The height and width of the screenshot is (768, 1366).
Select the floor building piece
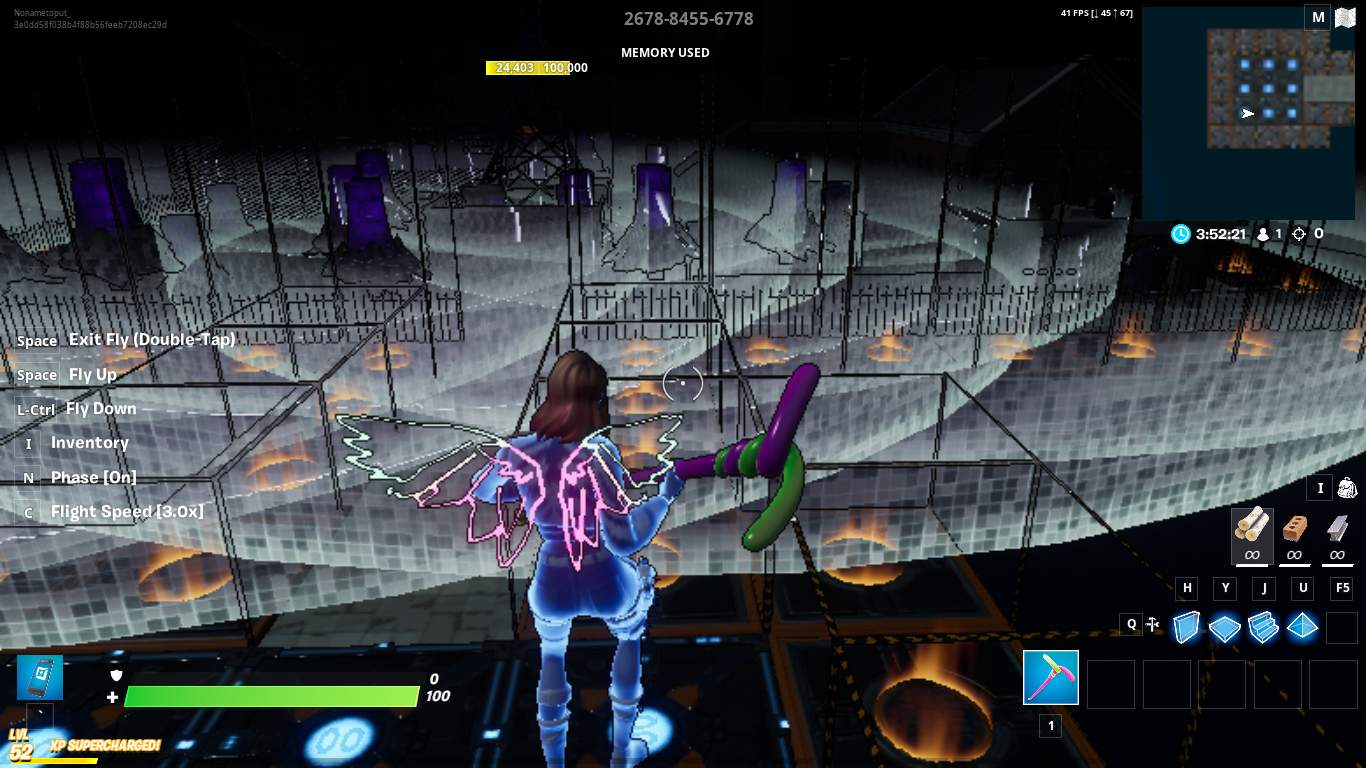click(x=1224, y=627)
